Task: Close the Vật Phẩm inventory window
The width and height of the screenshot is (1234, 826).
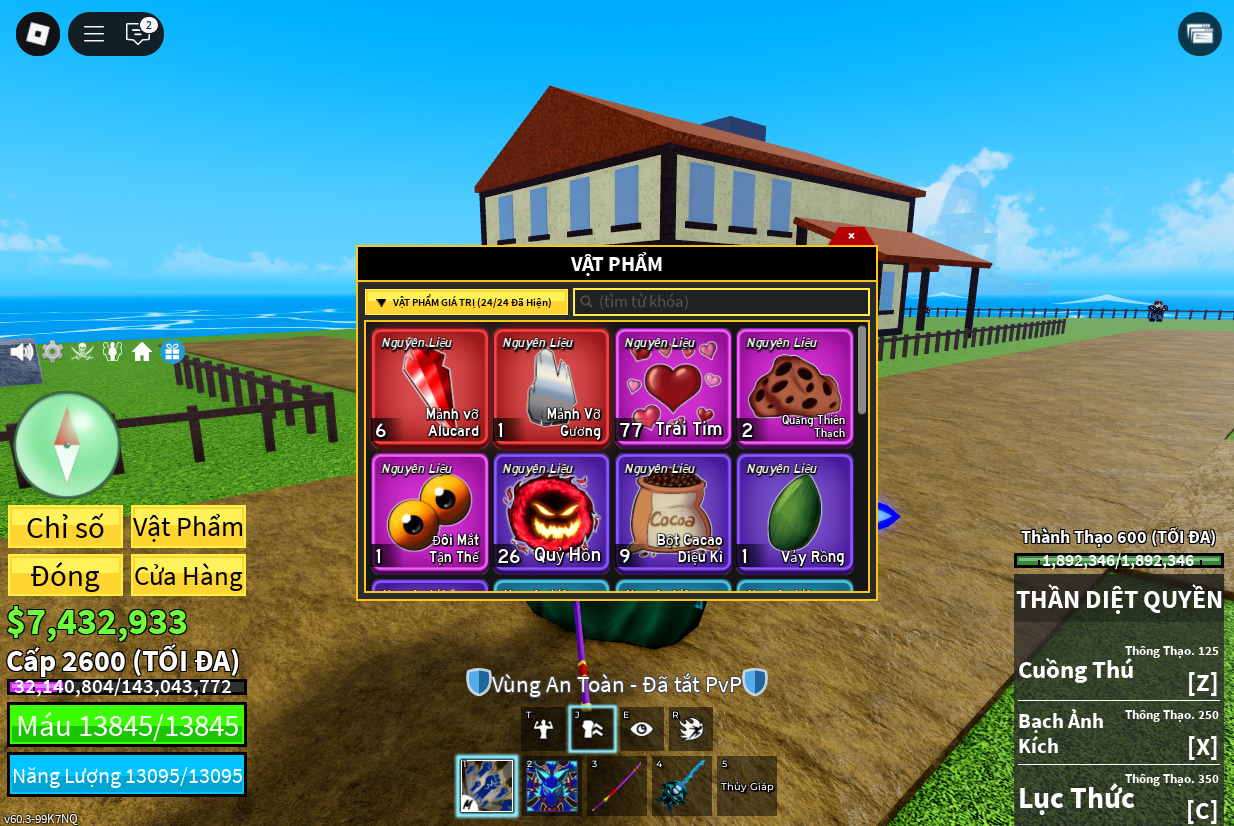Action: point(851,236)
